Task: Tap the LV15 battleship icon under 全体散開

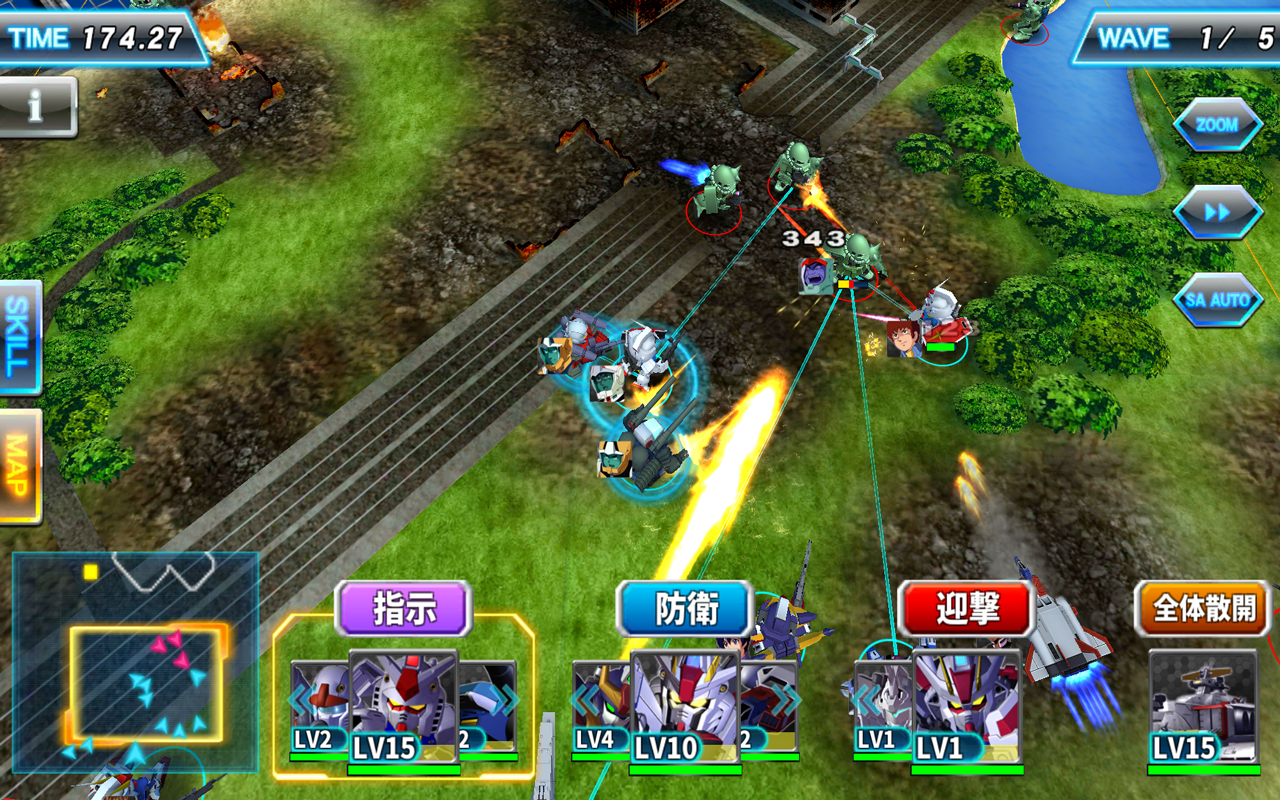Action: click(x=1204, y=700)
